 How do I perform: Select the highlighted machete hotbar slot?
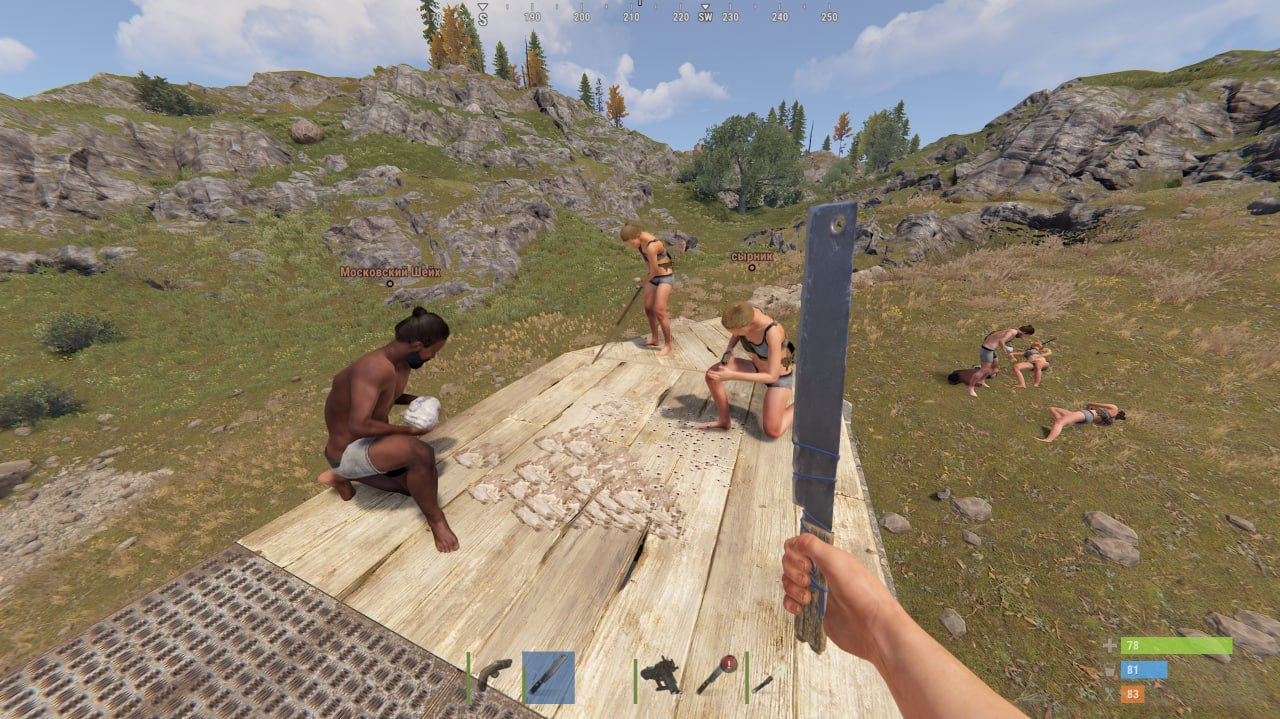point(548,677)
